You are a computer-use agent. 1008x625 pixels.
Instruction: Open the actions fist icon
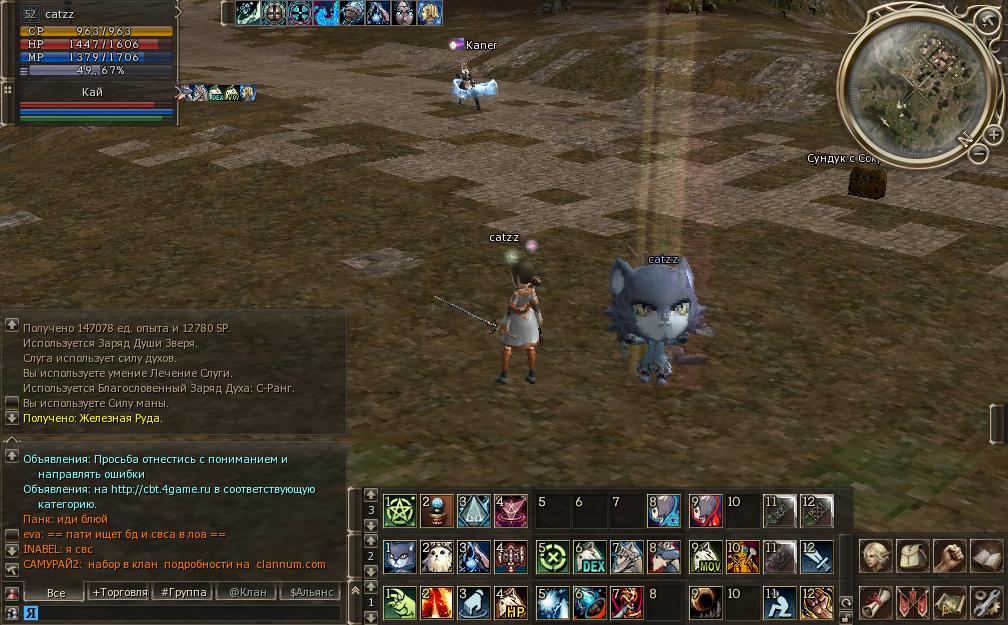click(948, 555)
